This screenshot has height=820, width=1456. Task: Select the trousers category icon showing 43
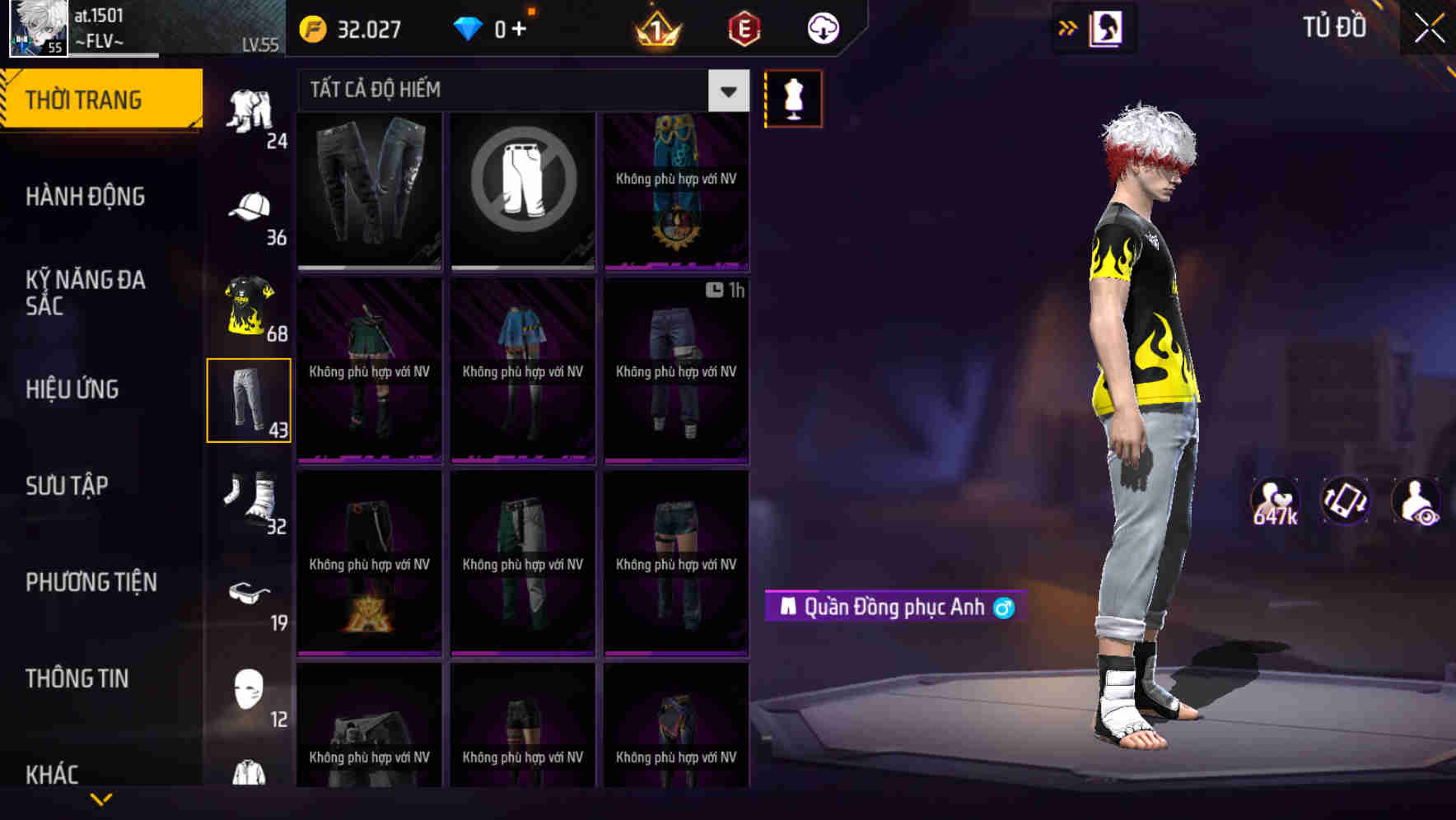click(249, 401)
